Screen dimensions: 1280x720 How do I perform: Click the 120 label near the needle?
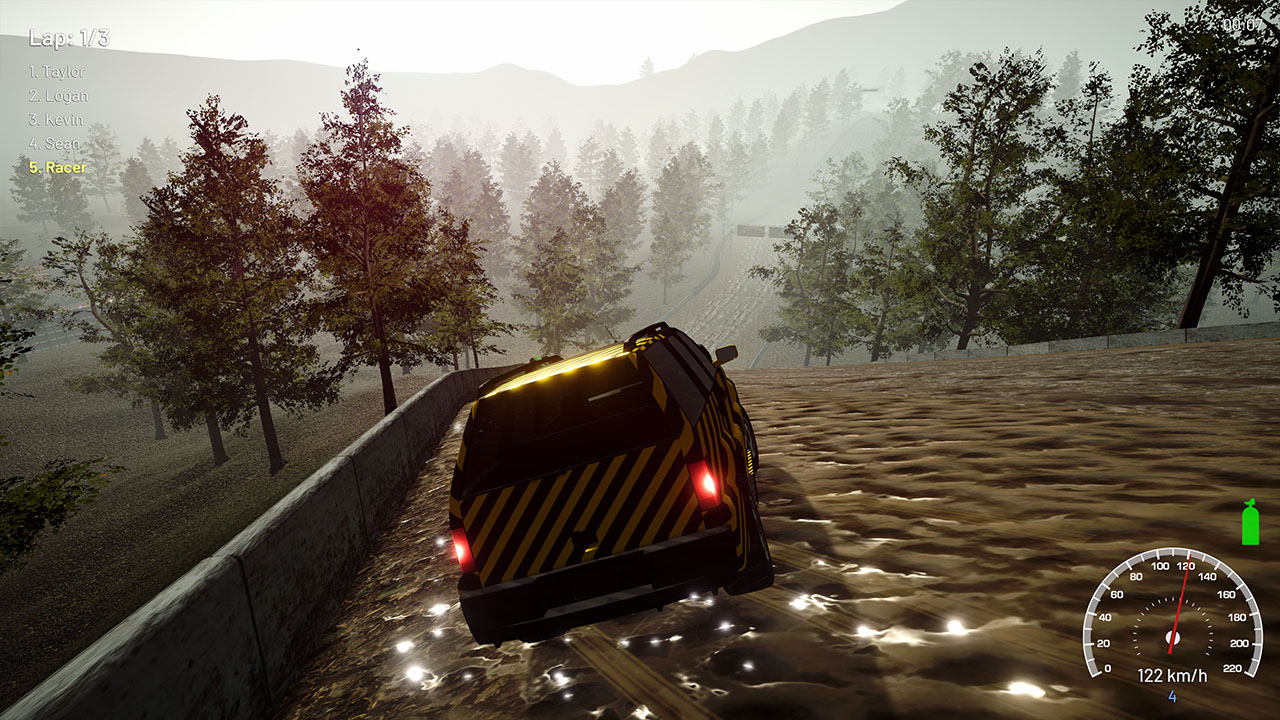tap(1184, 566)
